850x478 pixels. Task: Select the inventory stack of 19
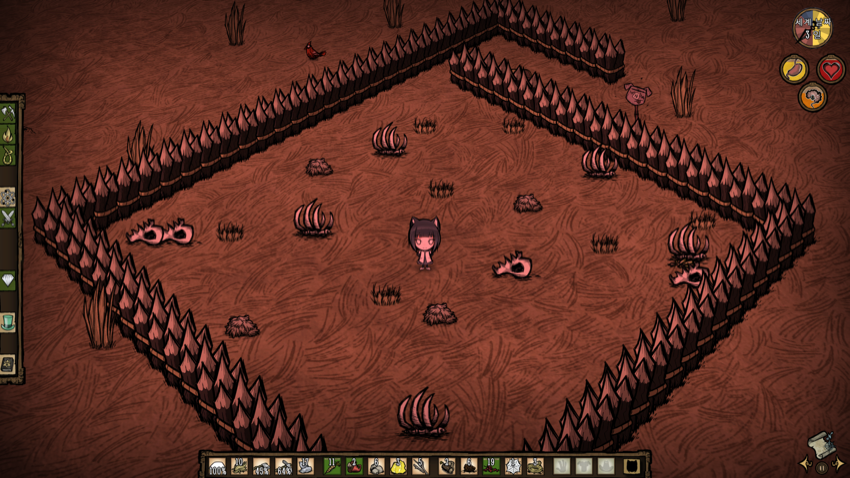click(x=490, y=466)
